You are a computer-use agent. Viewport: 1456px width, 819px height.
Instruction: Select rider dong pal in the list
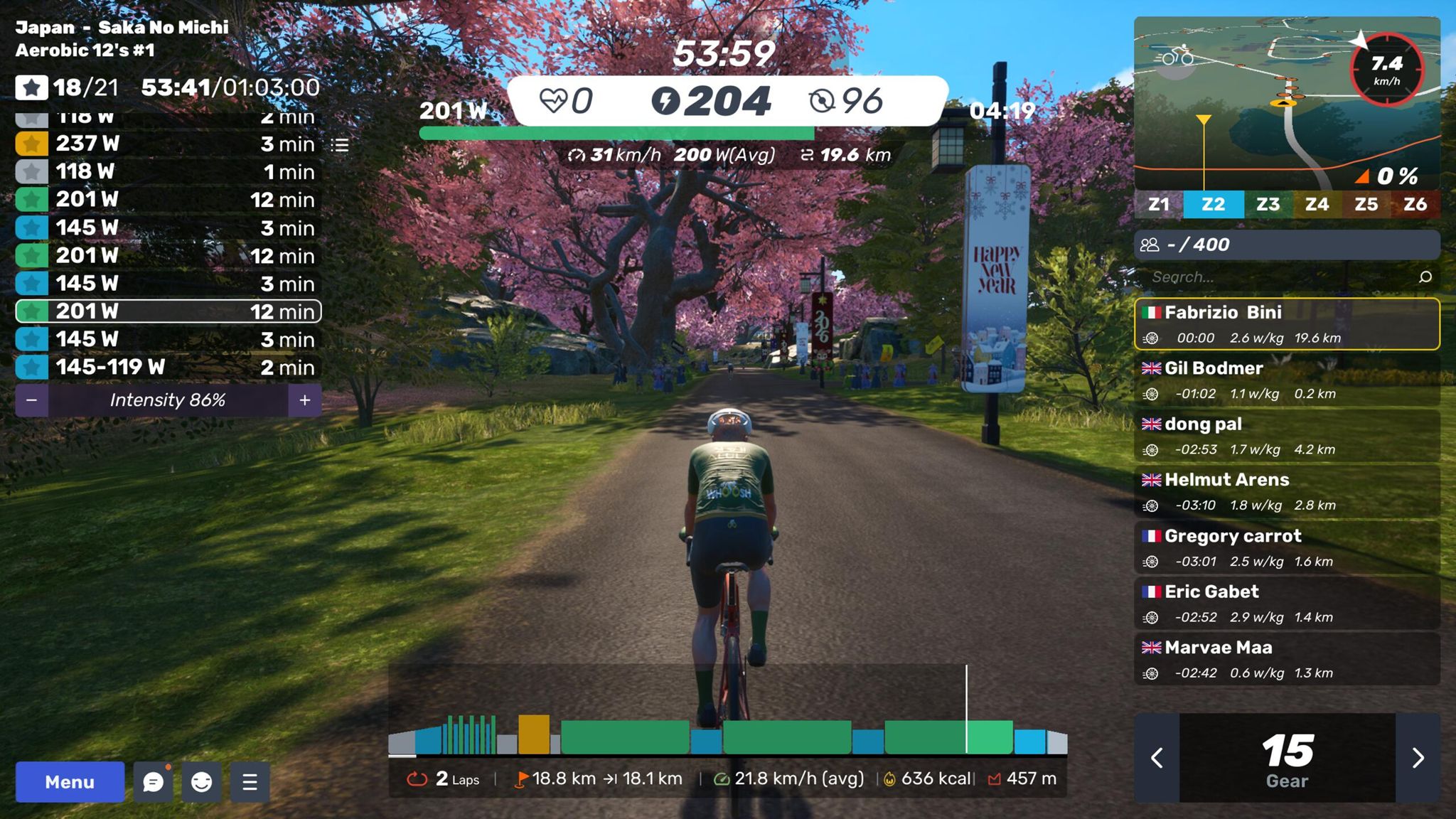pos(1287,436)
